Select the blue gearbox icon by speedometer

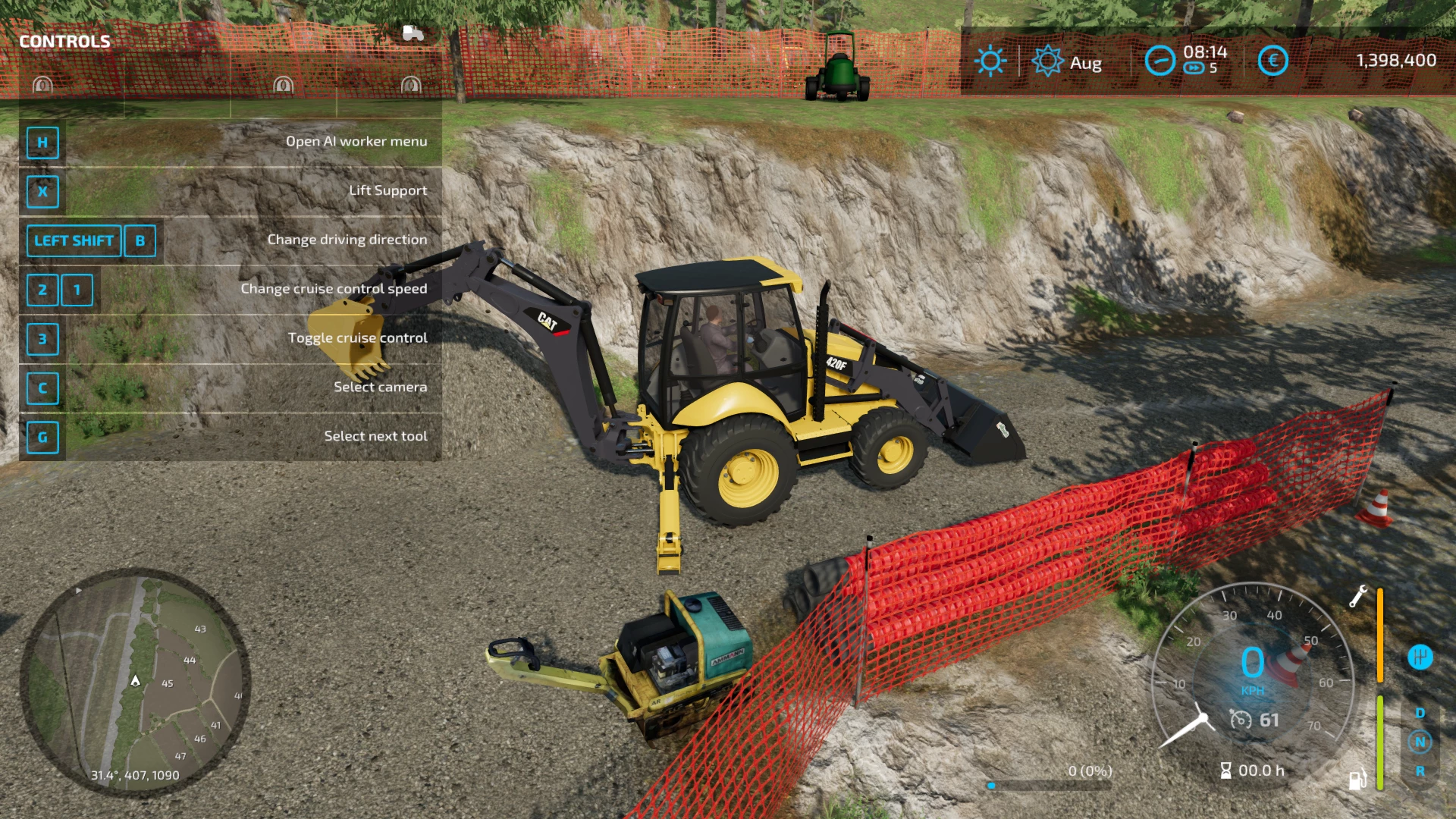click(1420, 657)
